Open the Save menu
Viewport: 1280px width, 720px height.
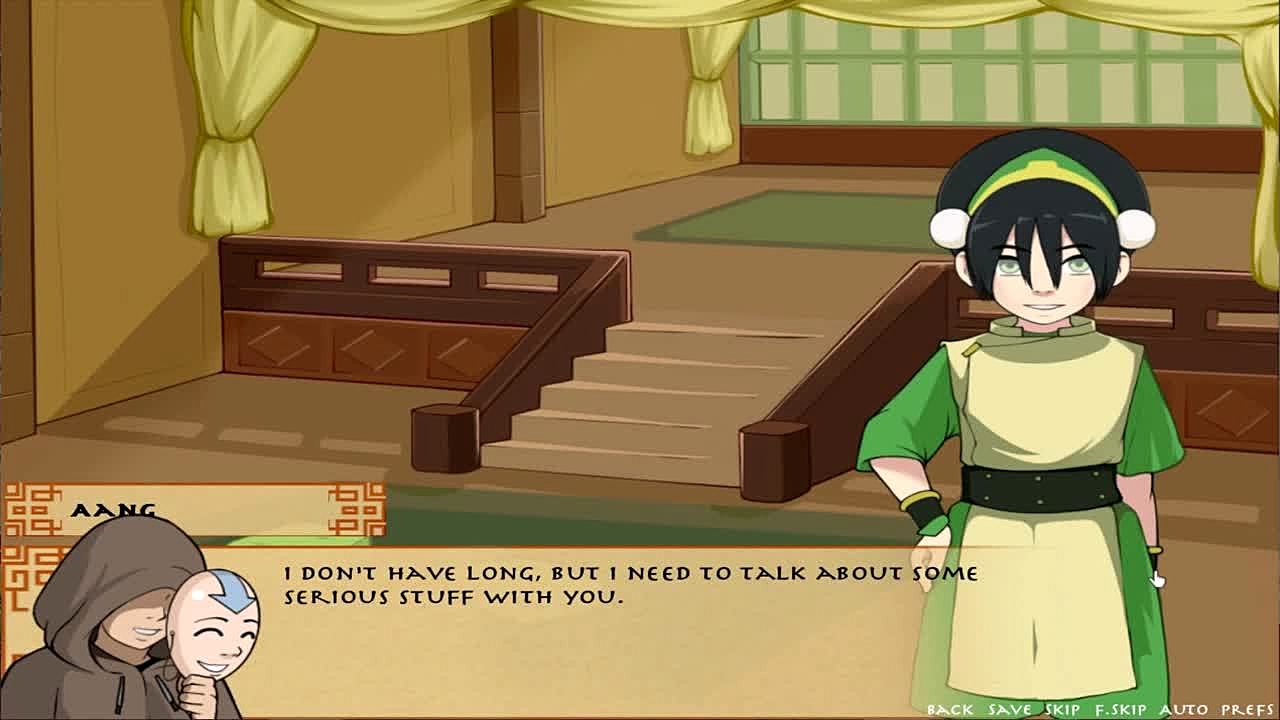(1009, 709)
